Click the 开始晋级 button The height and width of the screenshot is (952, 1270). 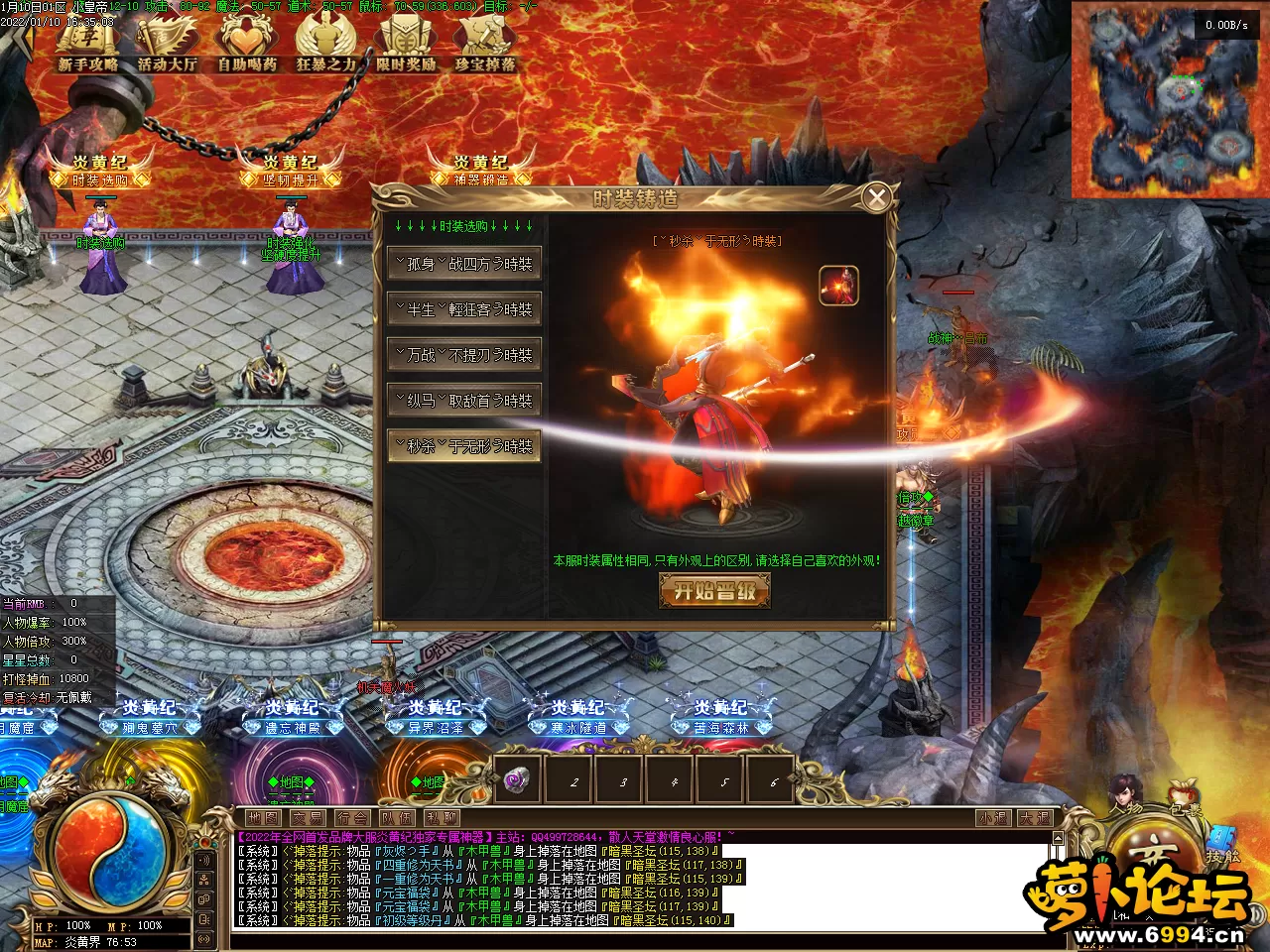pos(714,591)
